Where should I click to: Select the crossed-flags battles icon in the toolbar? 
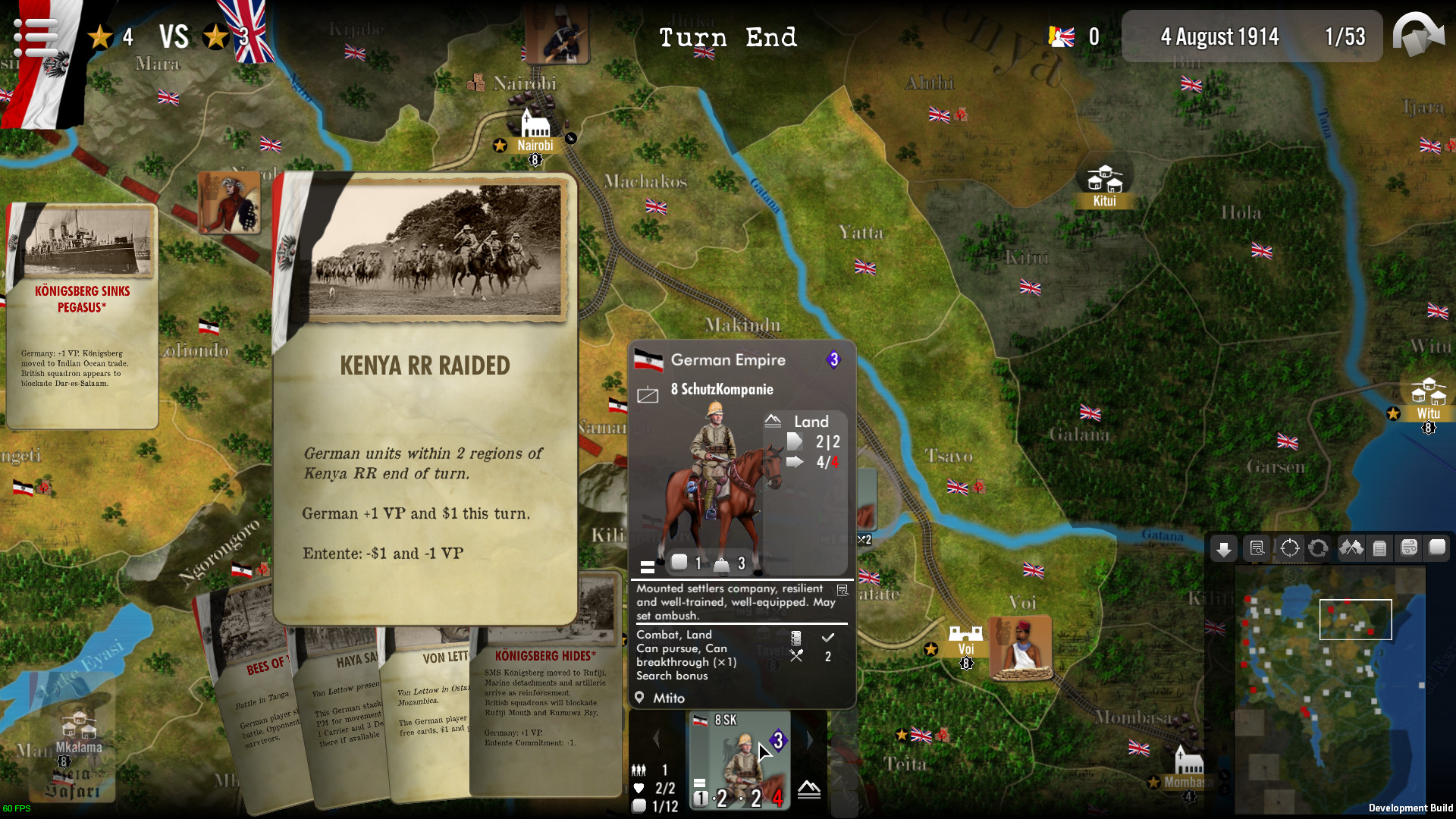pyautogui.click(x=1352, y=548)
